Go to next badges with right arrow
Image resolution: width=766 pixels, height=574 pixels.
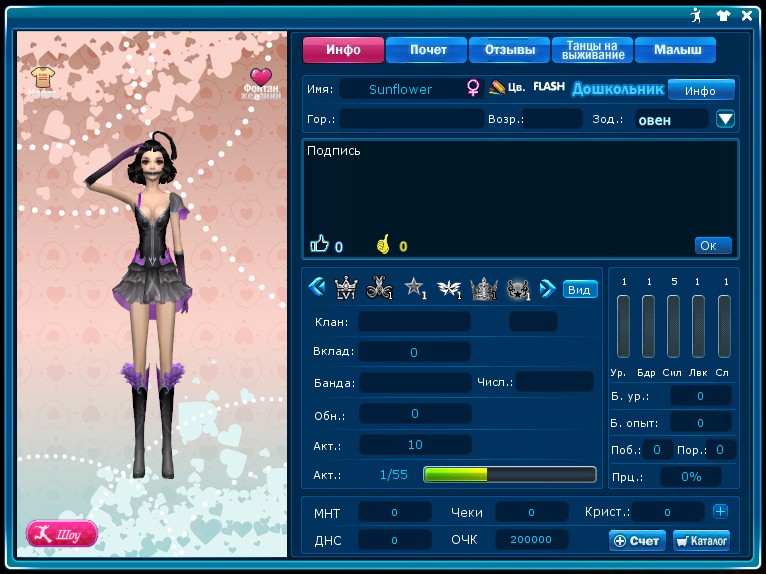coord(547,288)
